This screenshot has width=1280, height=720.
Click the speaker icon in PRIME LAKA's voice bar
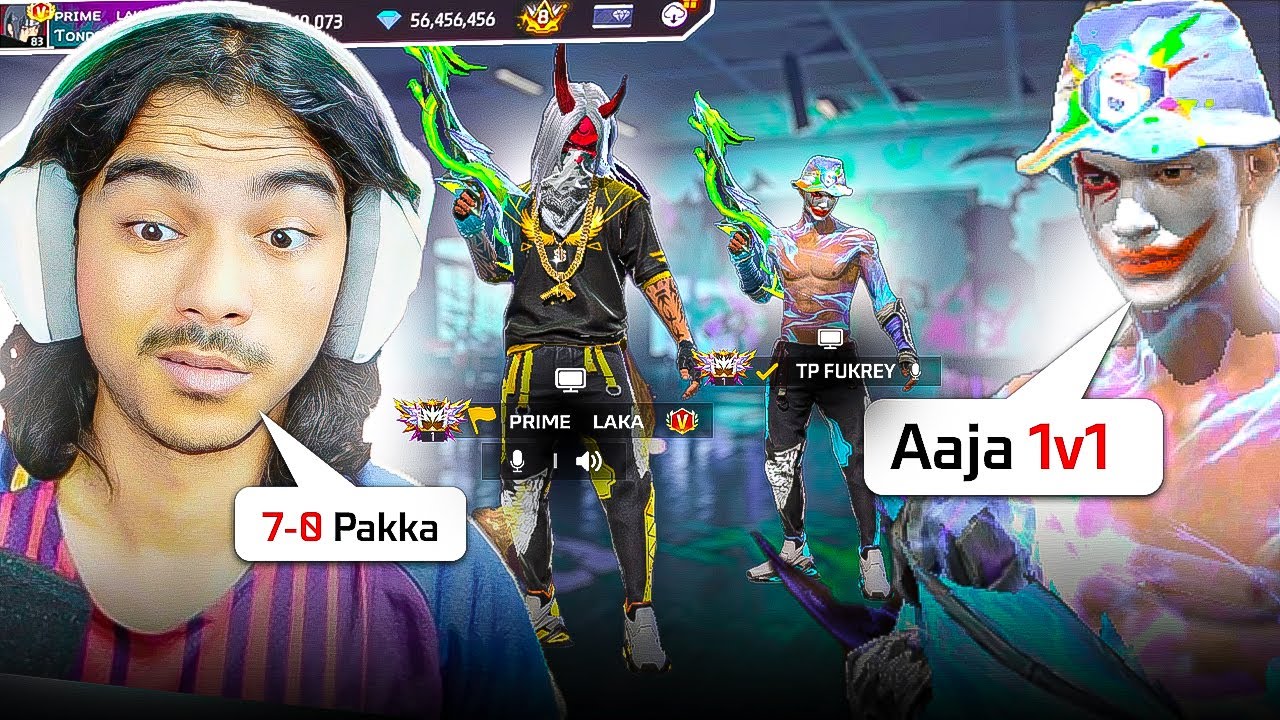point(587,460)
